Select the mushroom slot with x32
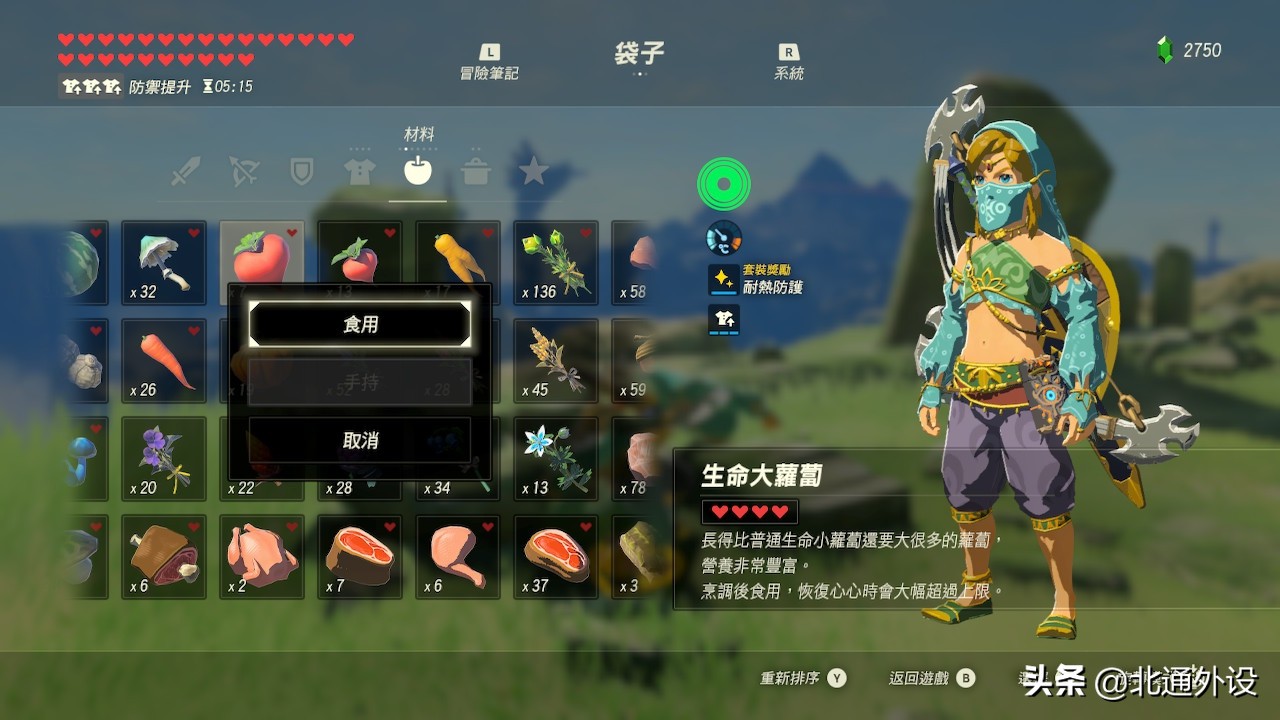The width and height of the screenshot is (1280, 720). (x=164, y=263)
